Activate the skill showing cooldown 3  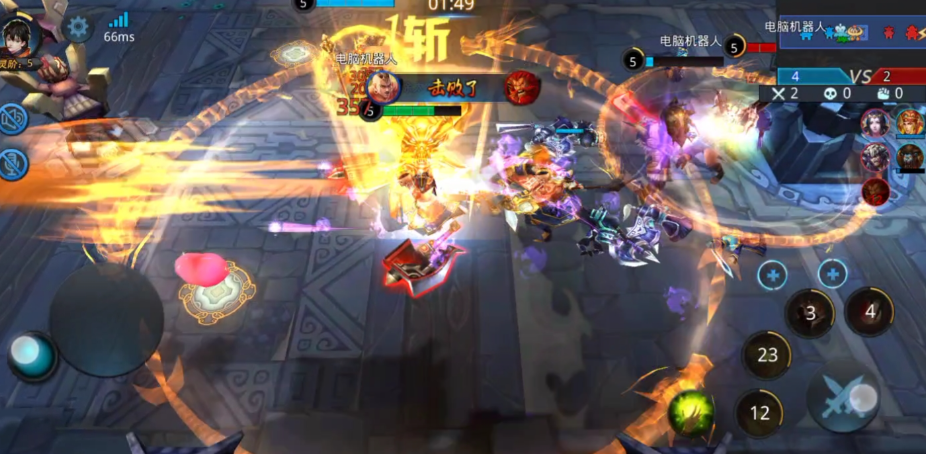click(x=810, y=313)
